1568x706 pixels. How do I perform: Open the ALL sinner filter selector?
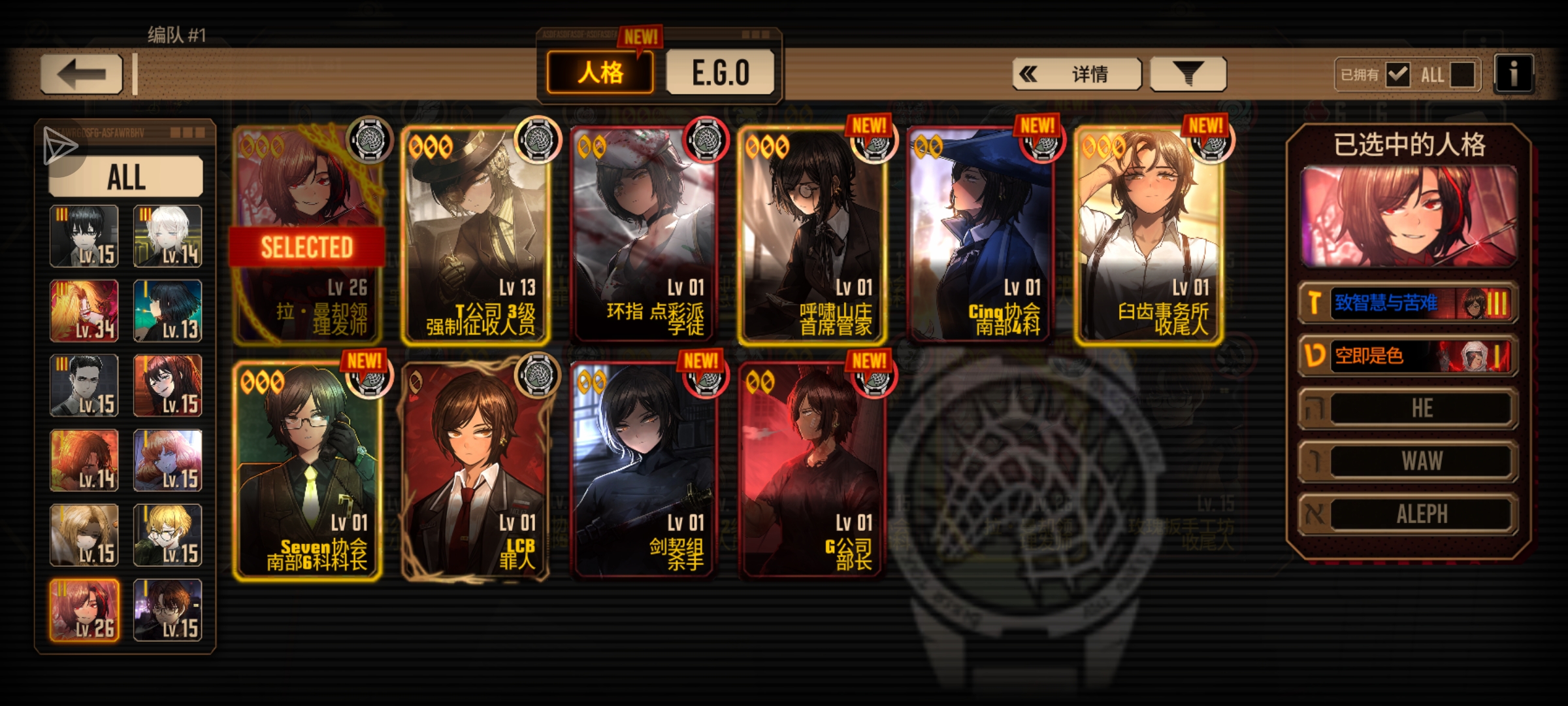126,175
